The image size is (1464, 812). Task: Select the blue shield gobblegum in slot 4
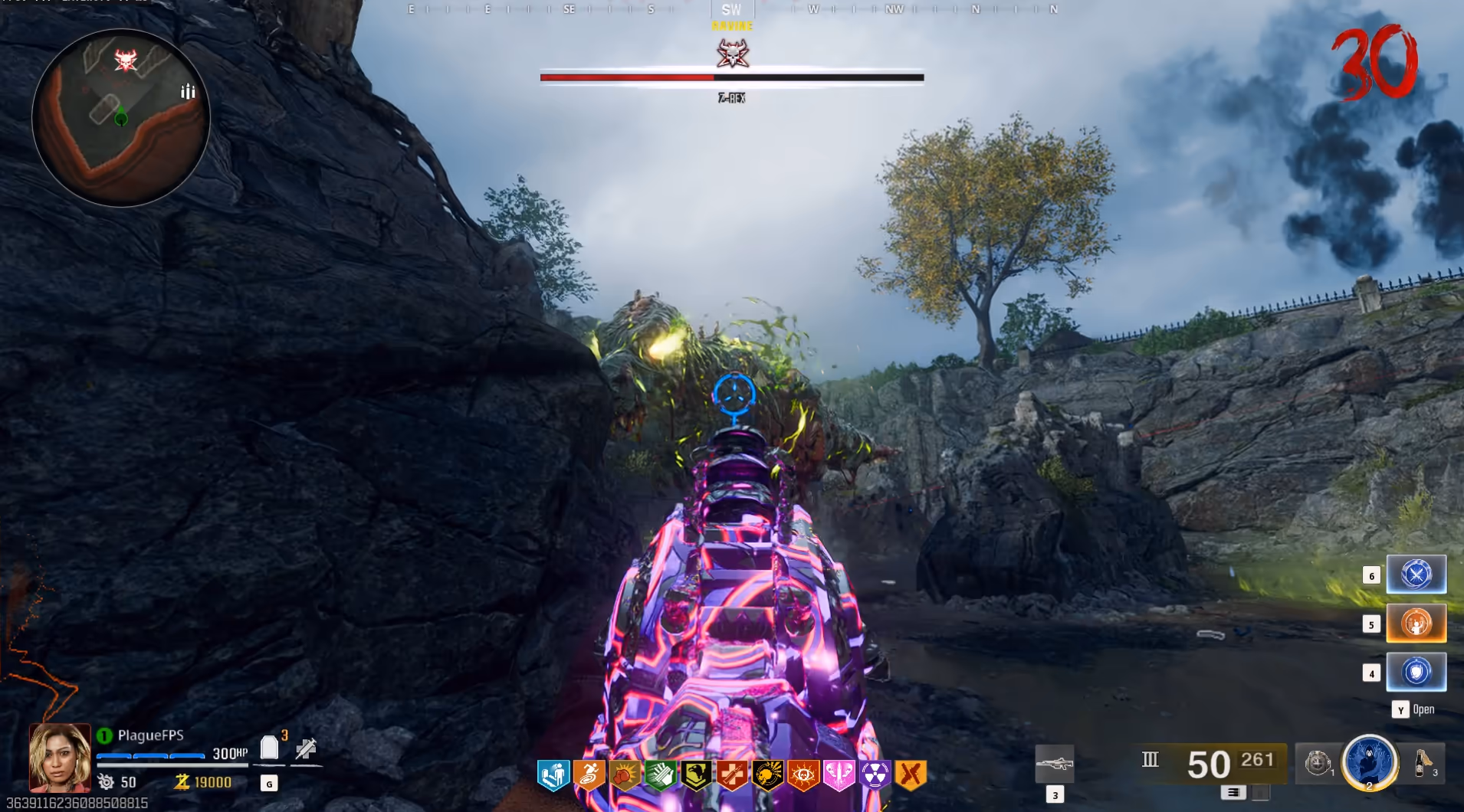point(1416,672)
